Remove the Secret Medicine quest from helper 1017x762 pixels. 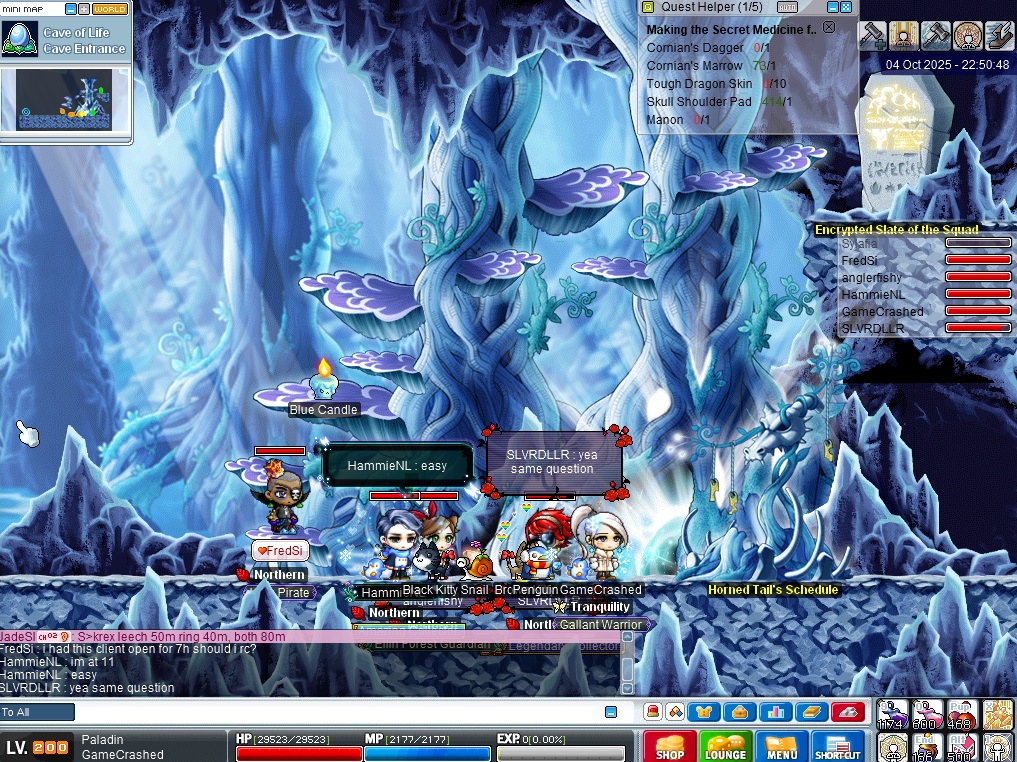click(x=828, y=28)
